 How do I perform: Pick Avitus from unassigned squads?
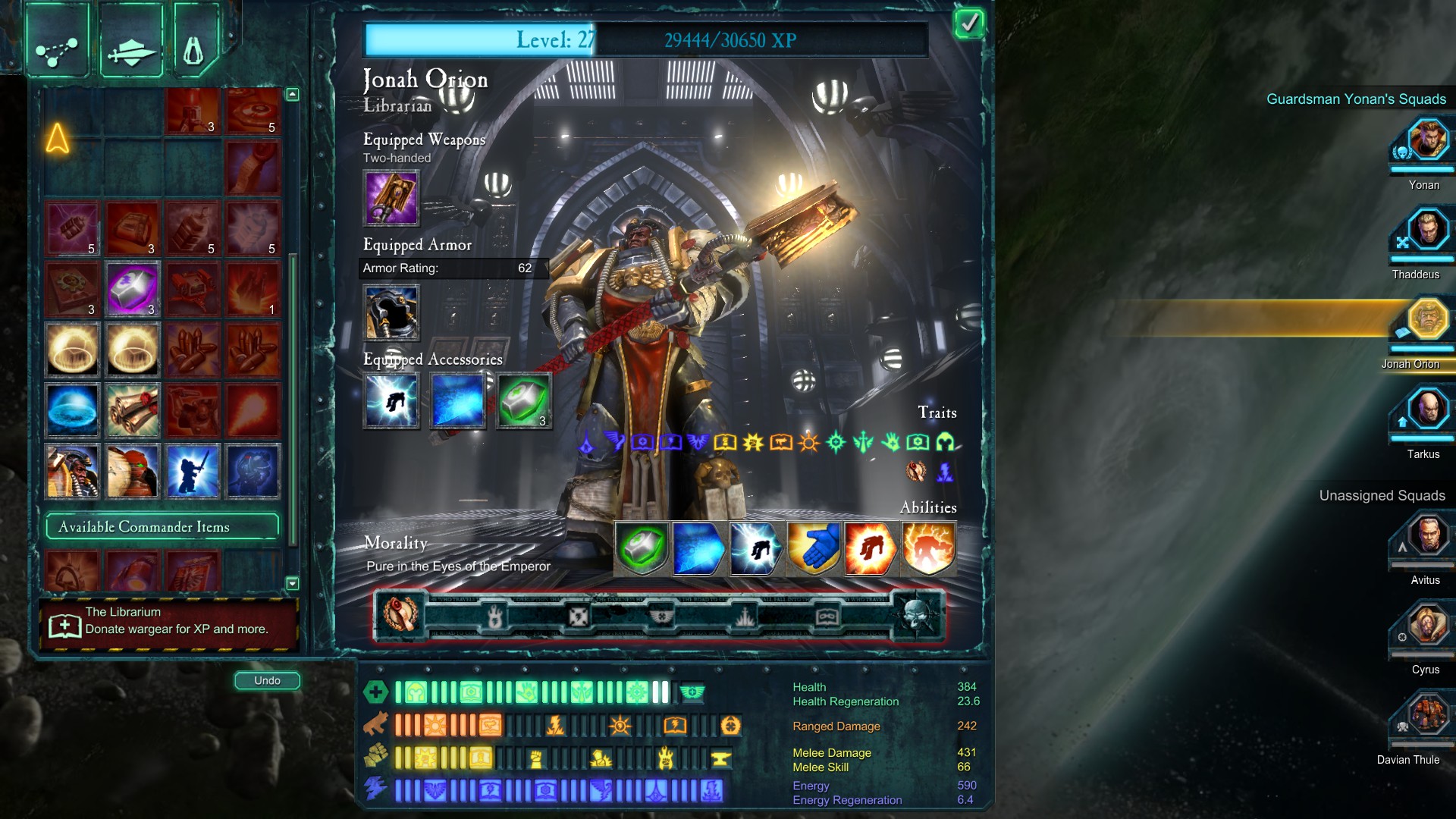point(1427,536)
